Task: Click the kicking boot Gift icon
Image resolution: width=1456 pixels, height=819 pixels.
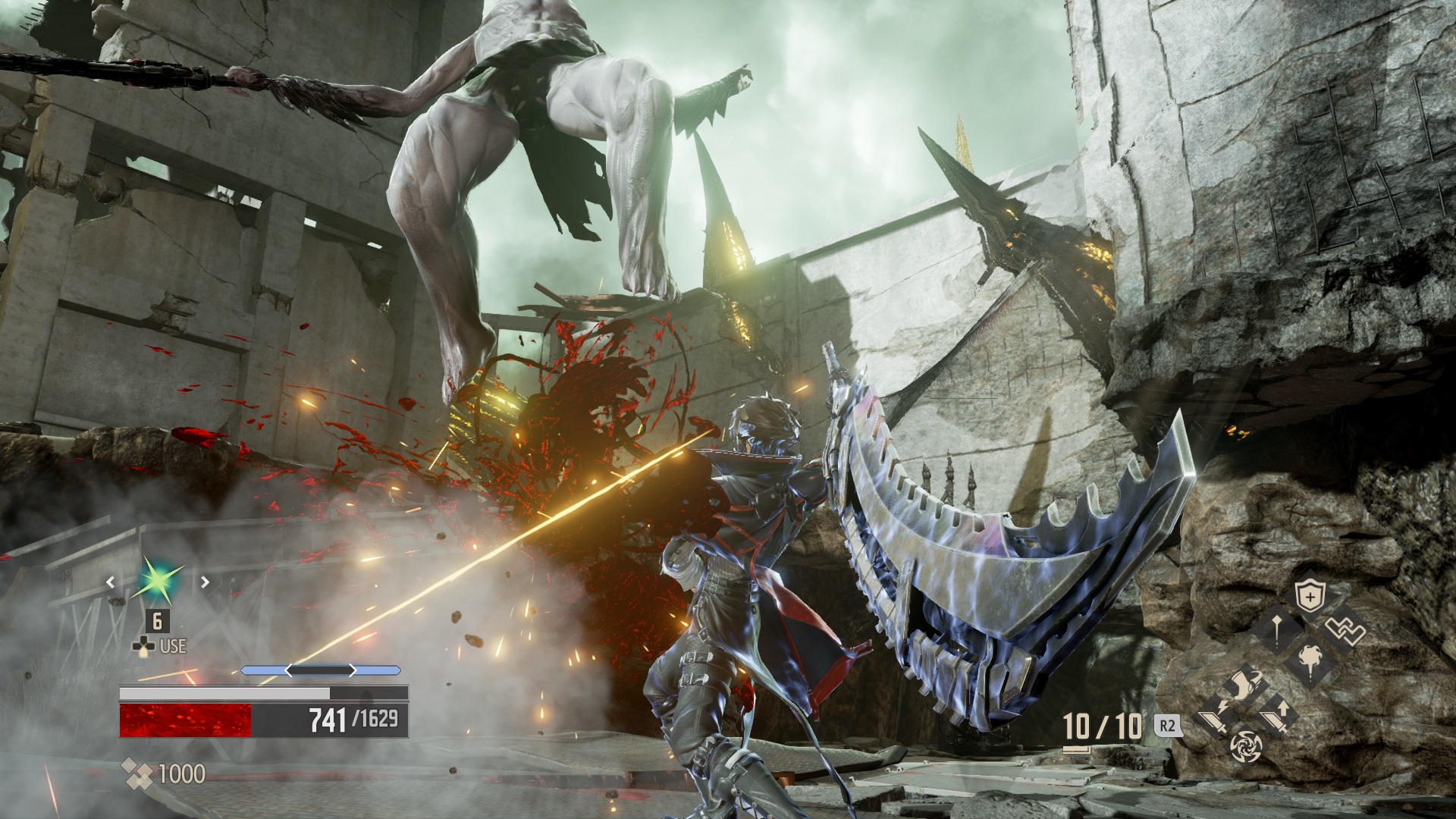Action: [x=1246, y=685]
